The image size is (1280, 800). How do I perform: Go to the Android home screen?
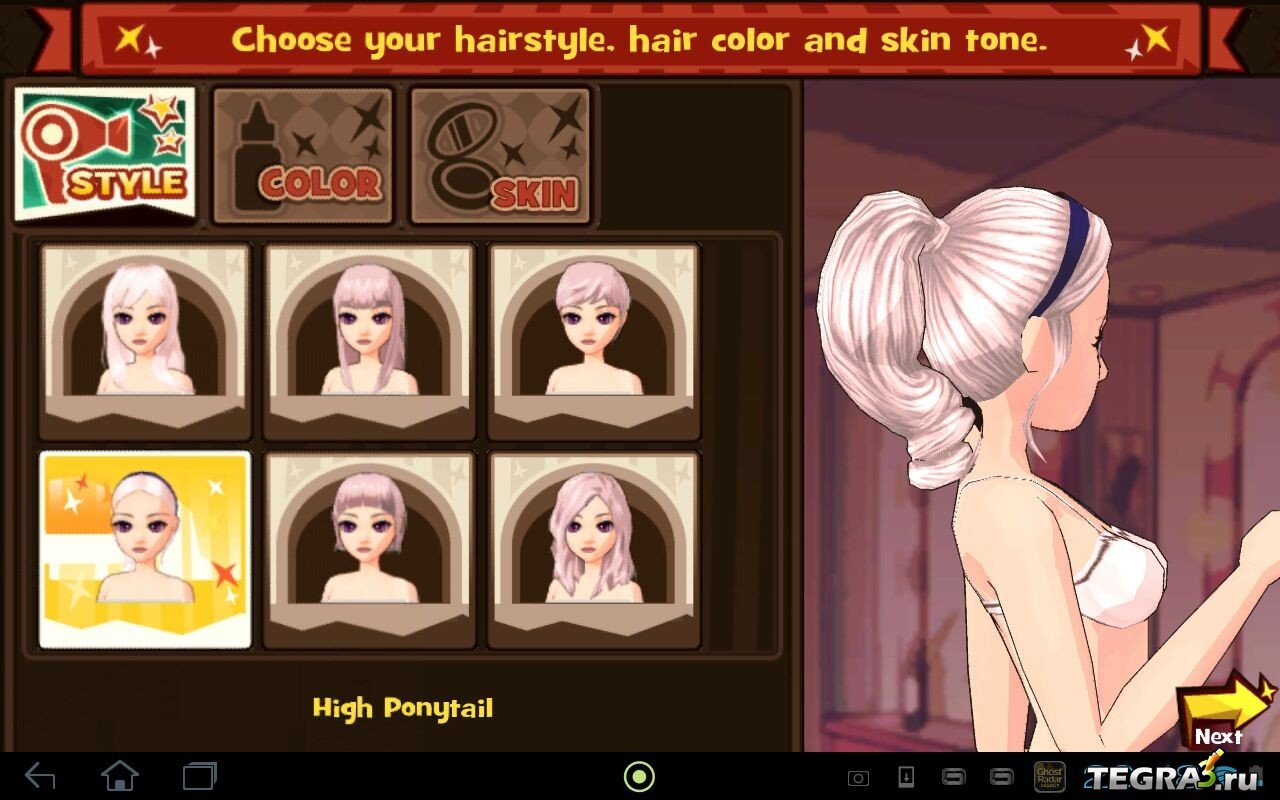(120, 775)
